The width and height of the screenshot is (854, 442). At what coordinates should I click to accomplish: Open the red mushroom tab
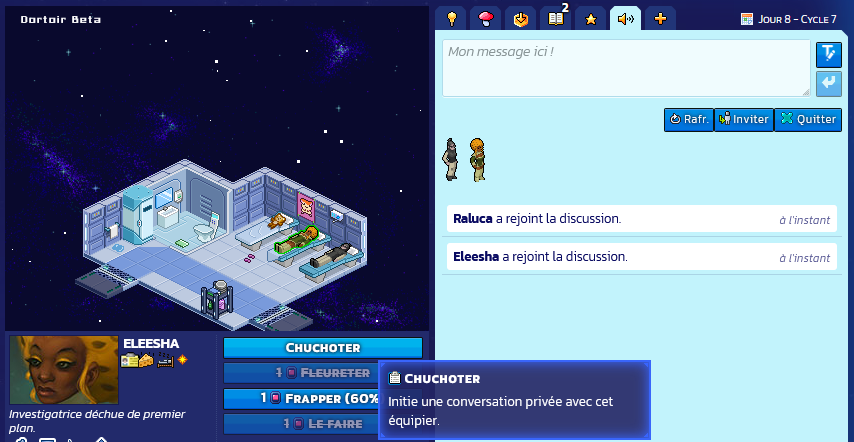486,18
